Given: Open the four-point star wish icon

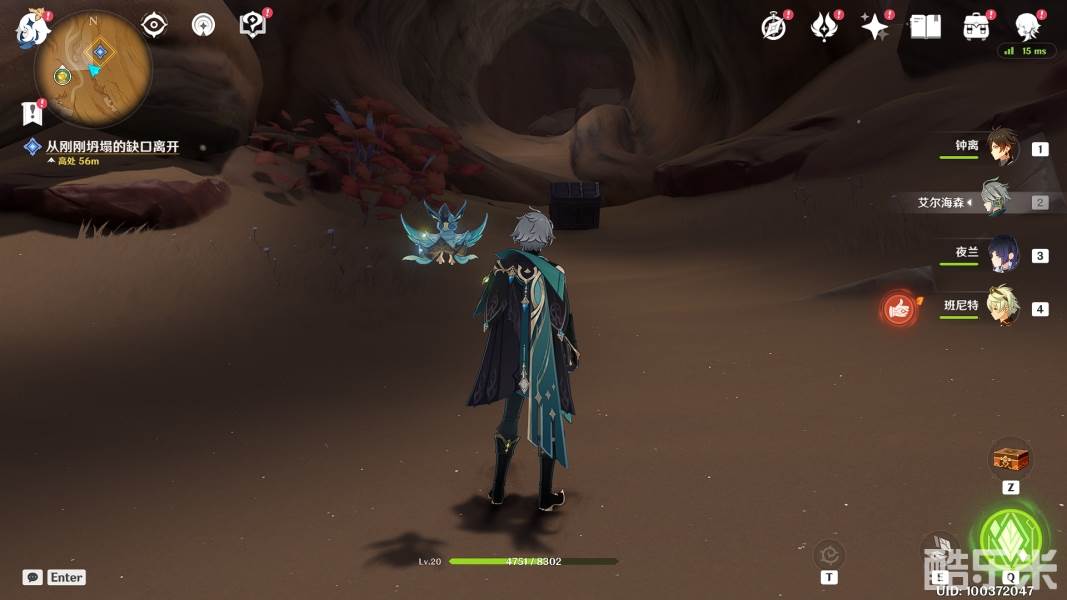Looking at the screenshot, I should pos(875,27).
